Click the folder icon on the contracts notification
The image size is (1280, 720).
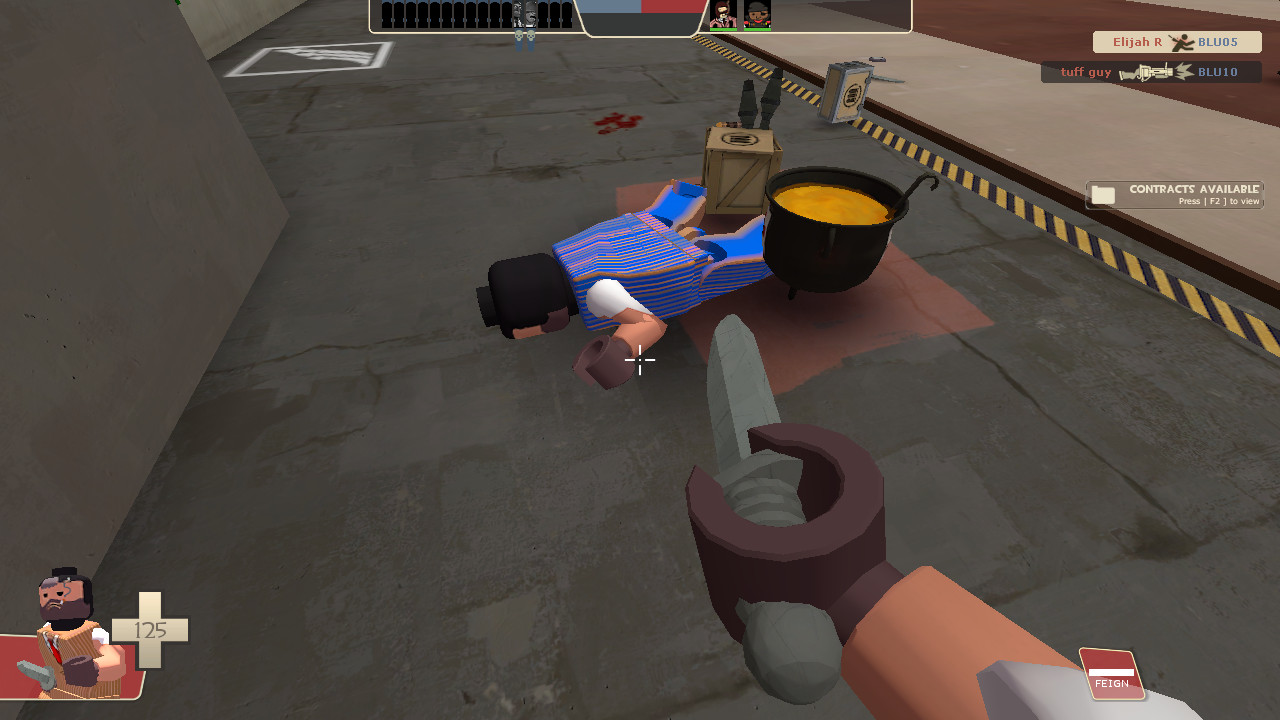pos(1102,194)
